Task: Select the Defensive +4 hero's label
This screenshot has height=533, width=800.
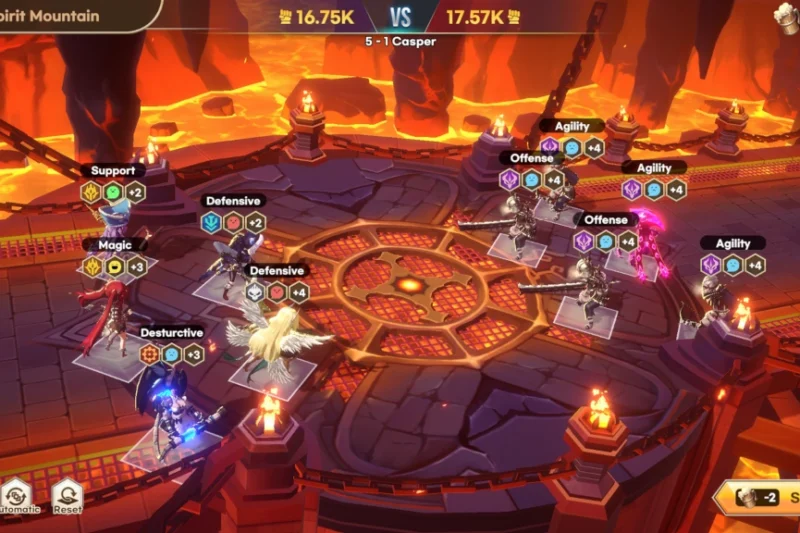Action: point(276,271)
